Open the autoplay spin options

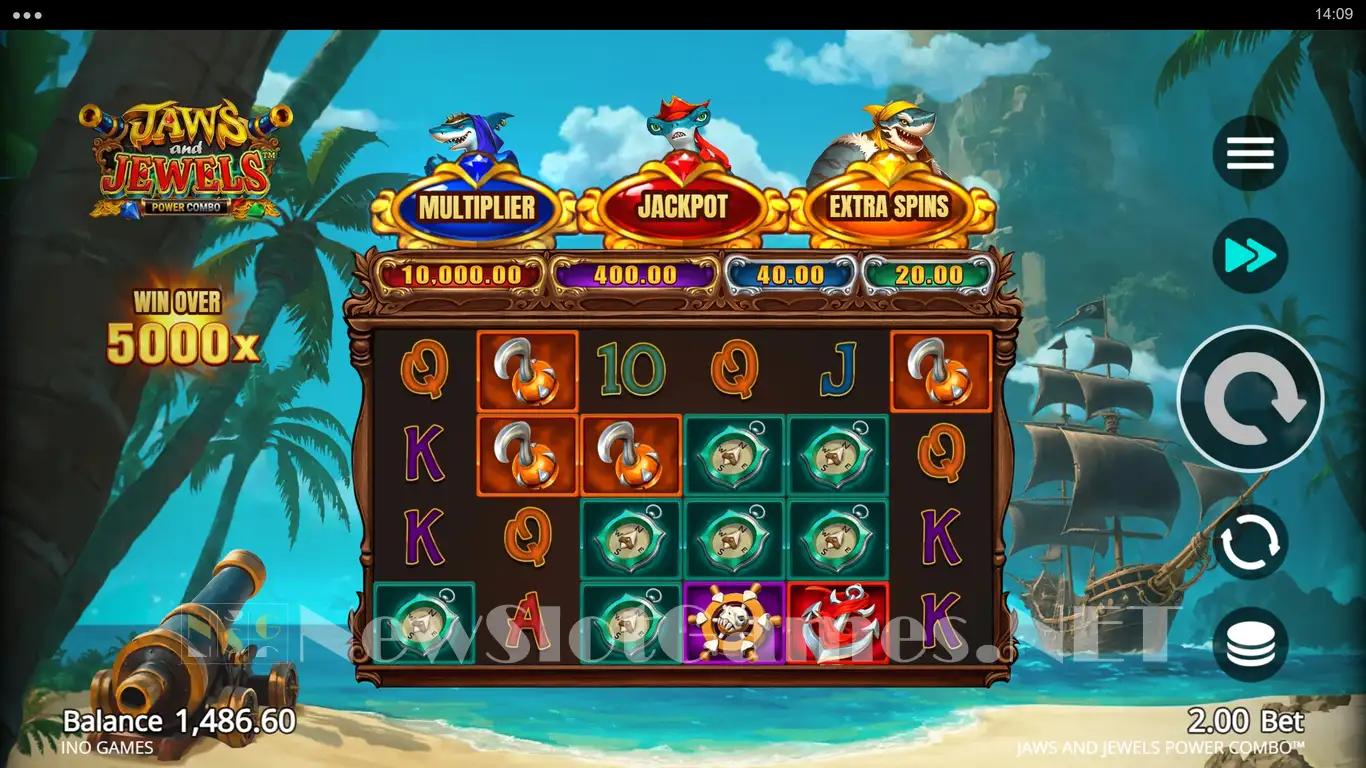click(1250, 542)
